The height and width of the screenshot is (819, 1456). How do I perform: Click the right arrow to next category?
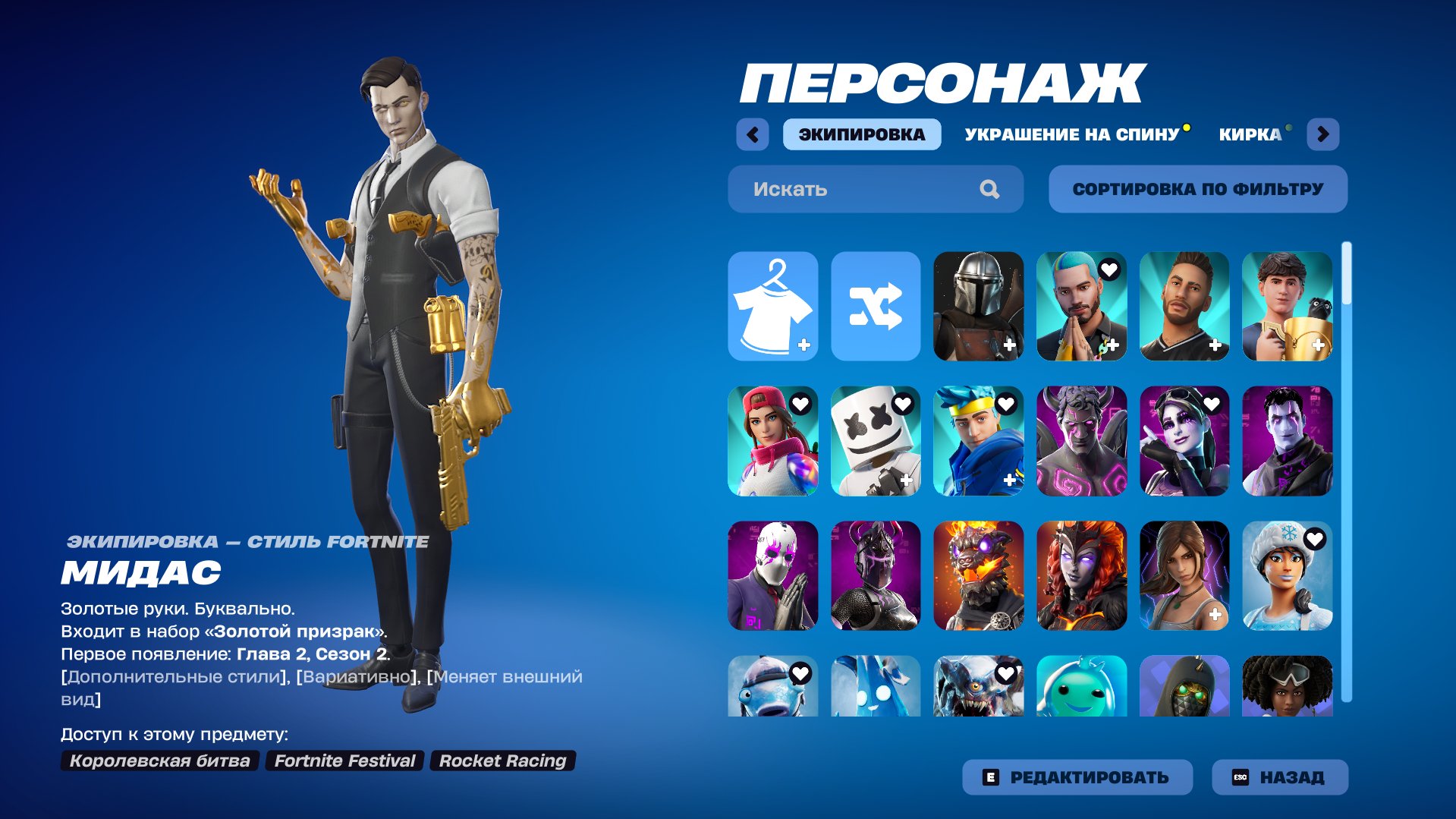pos(1324,134)
